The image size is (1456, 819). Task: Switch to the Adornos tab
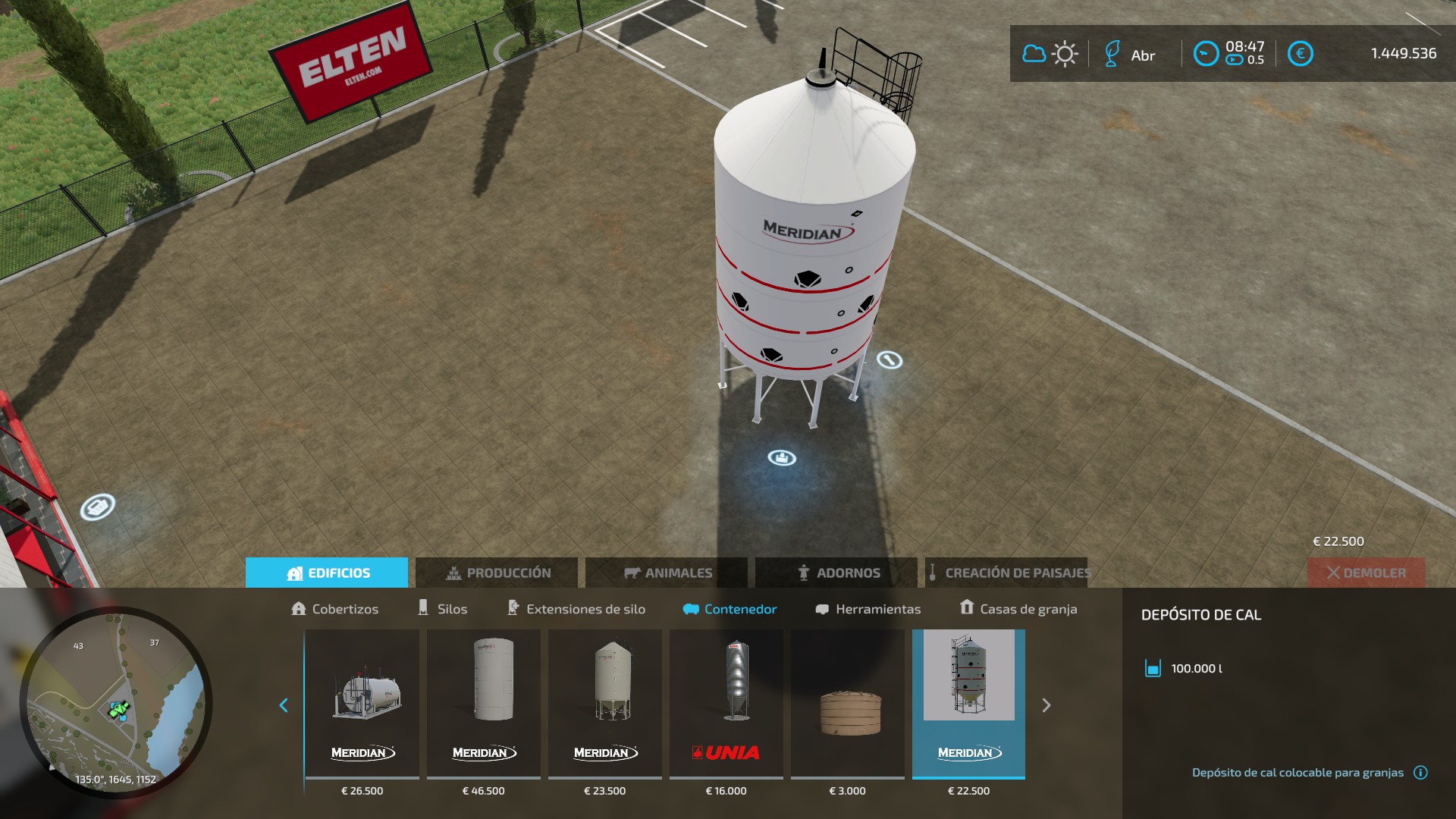click(x=836, y=573)
